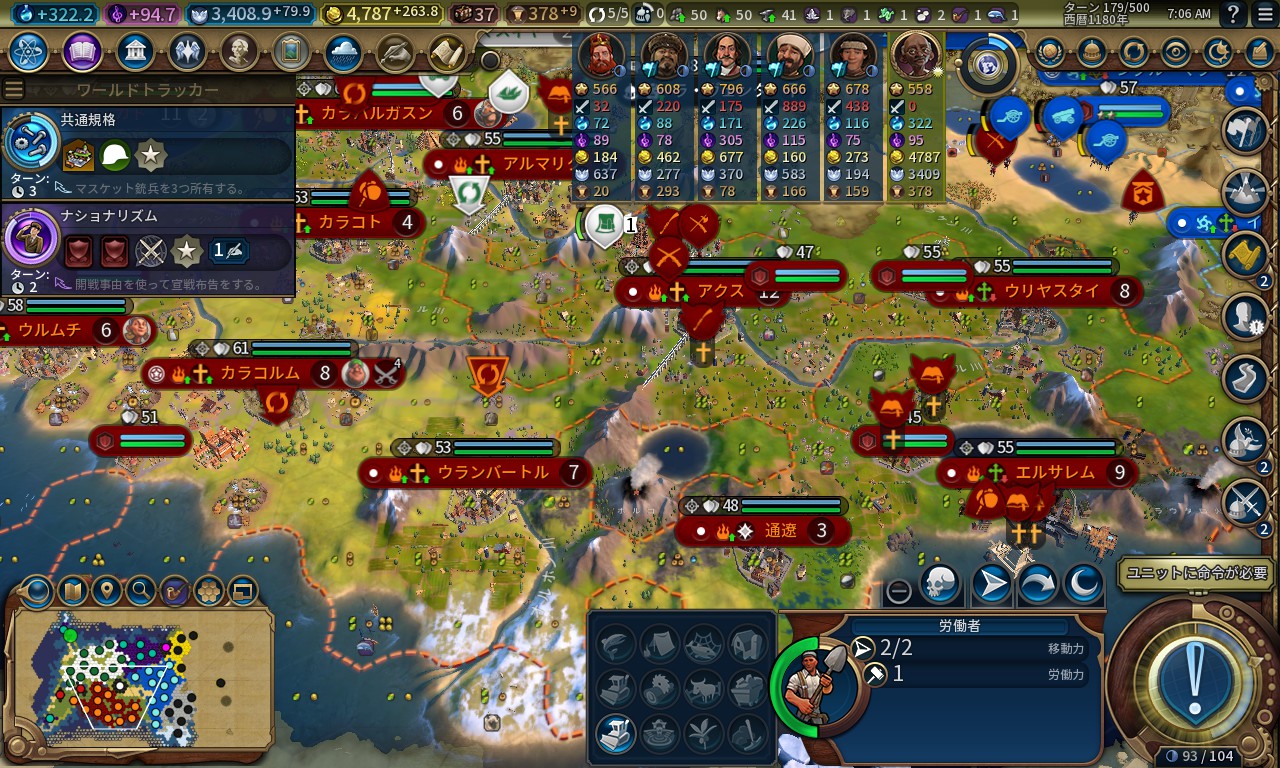
Task: Activate the move-to arrow unit action
Action: (991, 584)
